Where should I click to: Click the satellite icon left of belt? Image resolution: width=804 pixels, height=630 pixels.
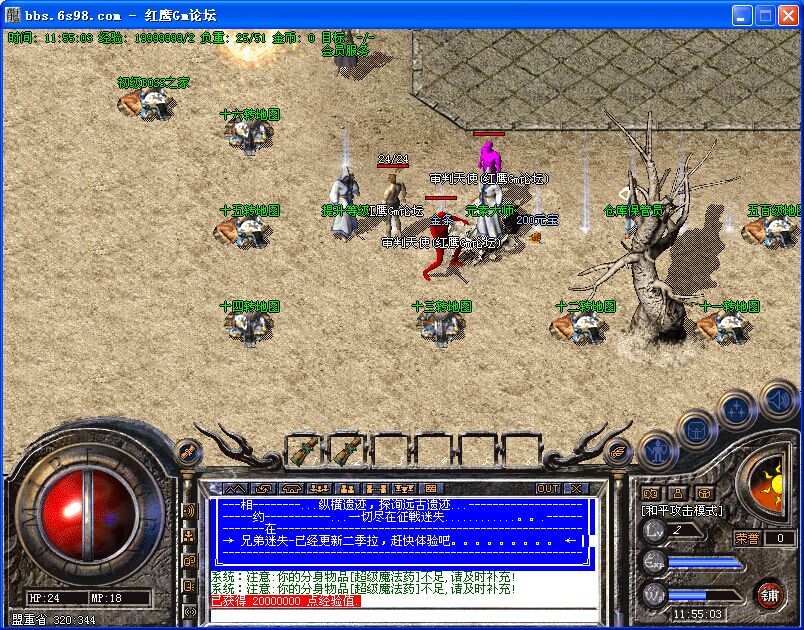pos(186,451)
